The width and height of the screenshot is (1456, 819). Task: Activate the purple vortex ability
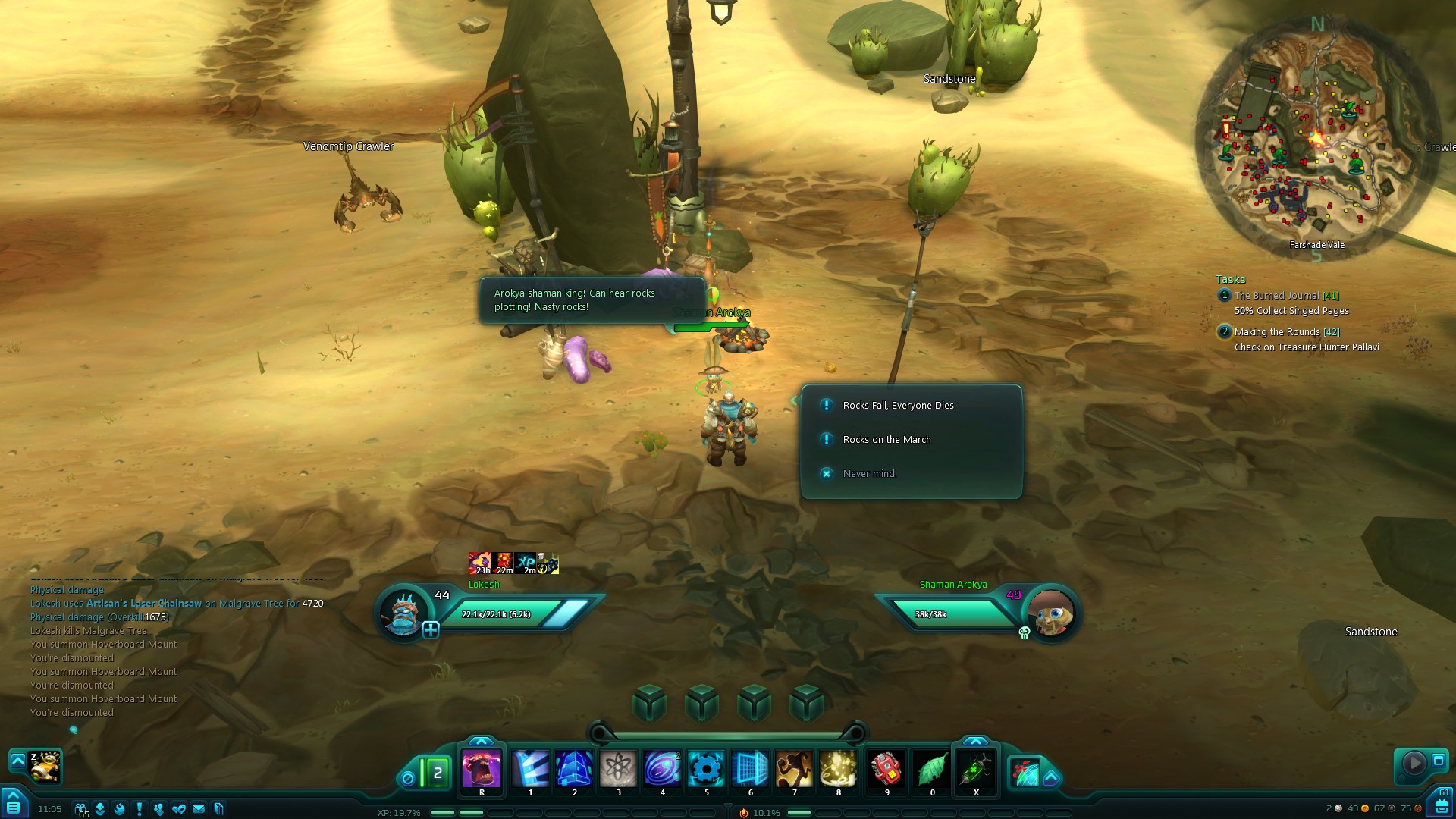[662, 768]
